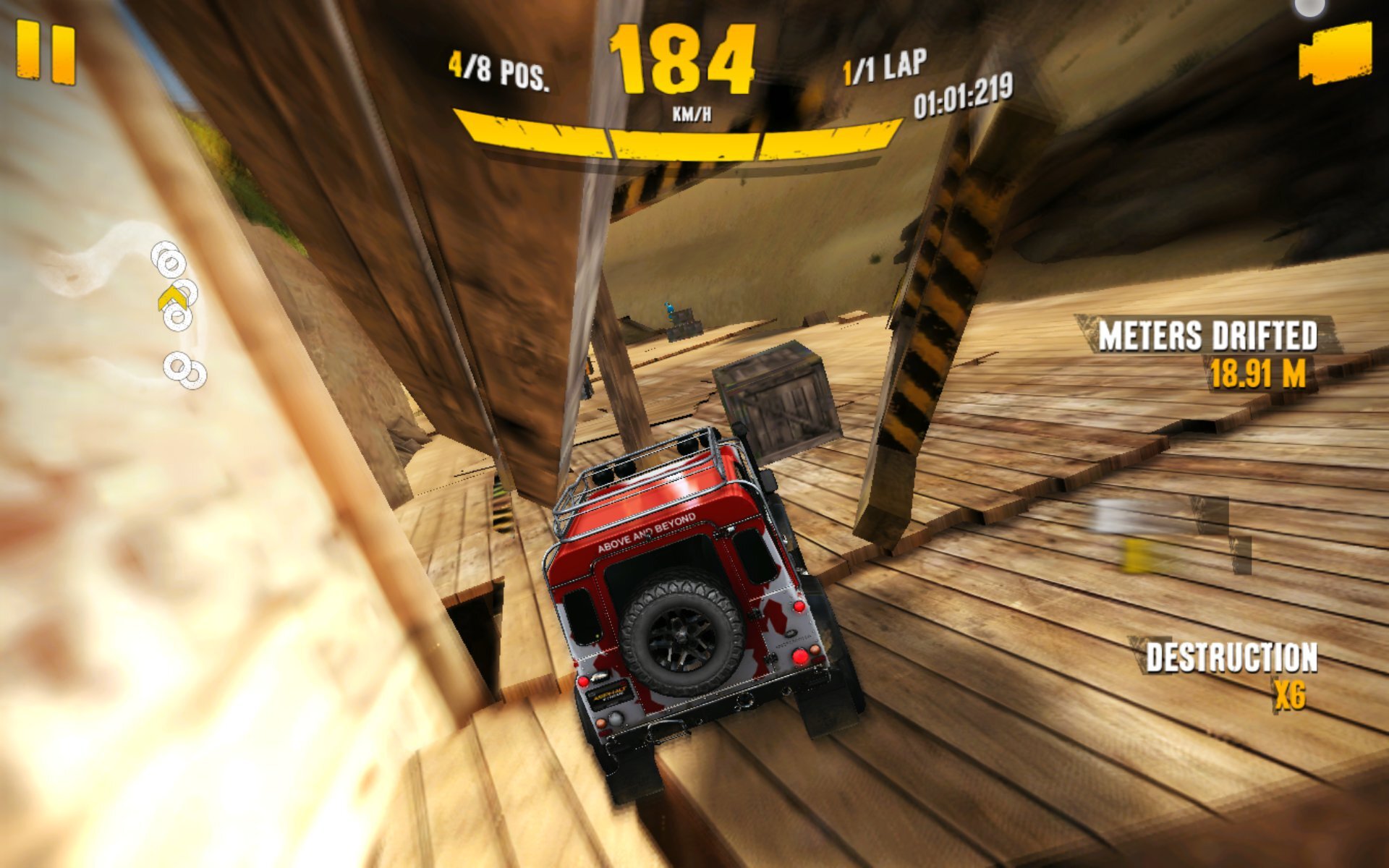Tap the METERS DRIFTED heading
This screenshot has height=868, width=1389.
point(1210,335)
